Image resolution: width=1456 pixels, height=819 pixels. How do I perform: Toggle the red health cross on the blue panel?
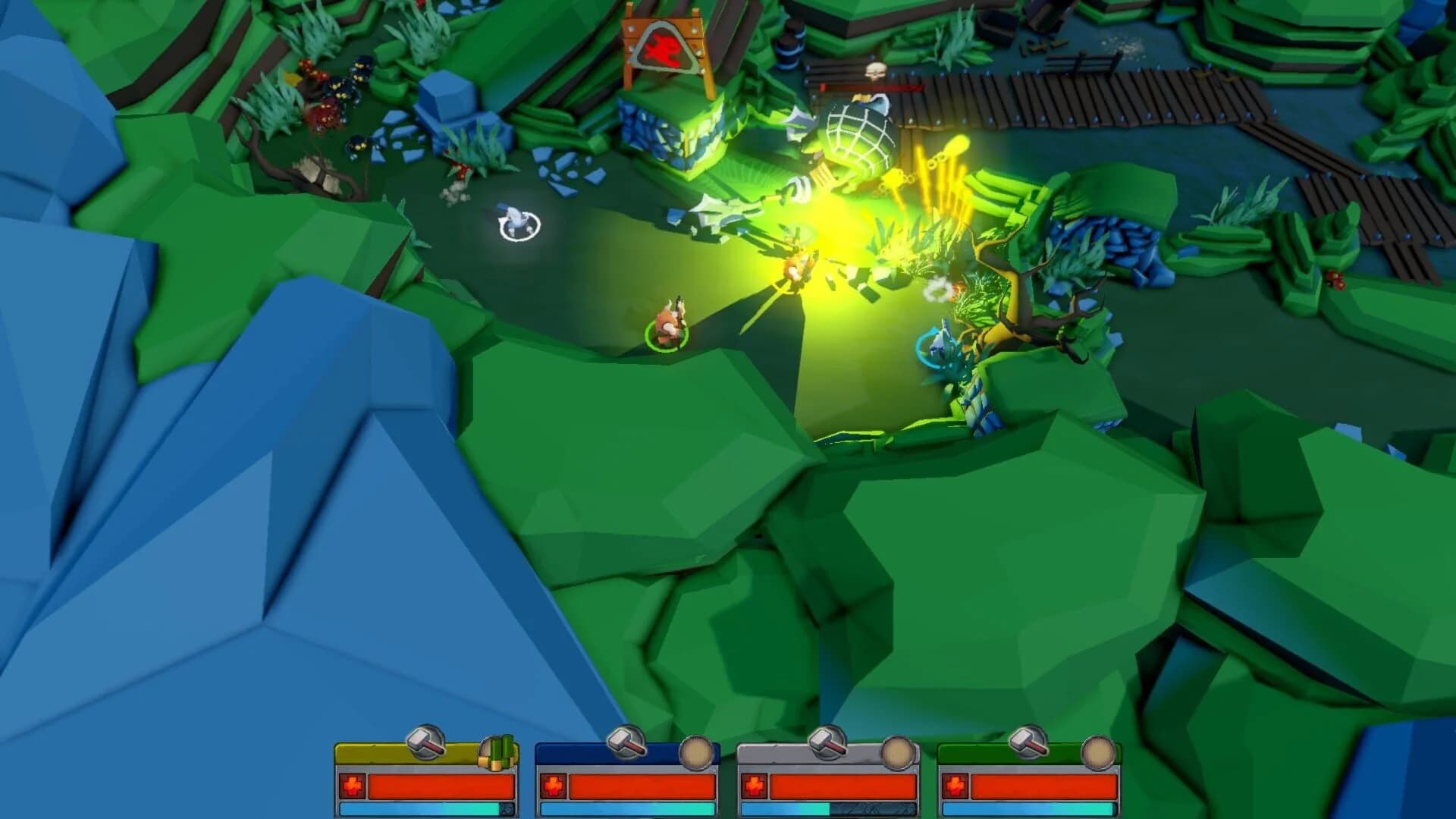pyautogui.click(x=552, y=785)
